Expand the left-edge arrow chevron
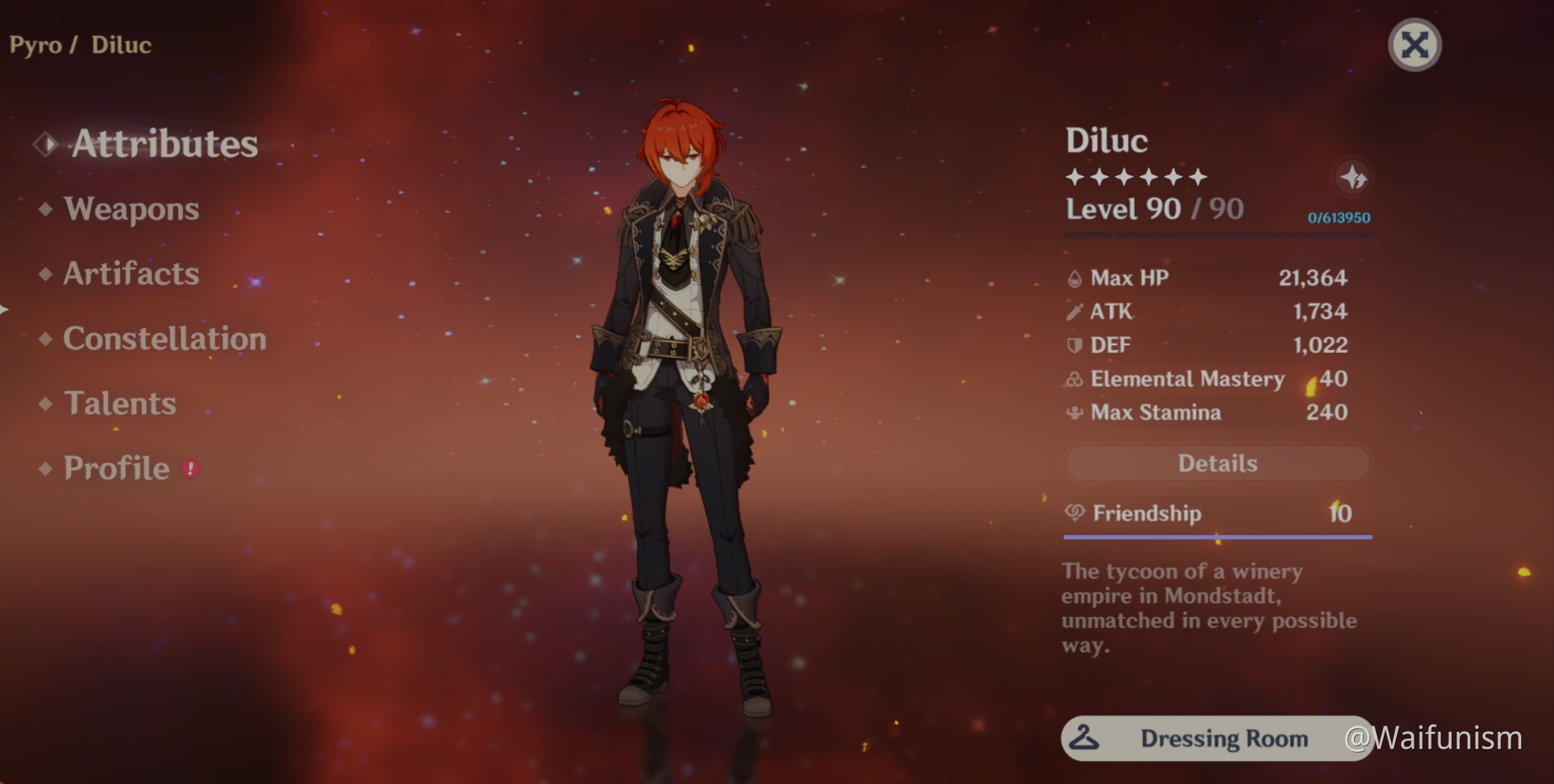The image size is (1554, 784). [4, 307]
